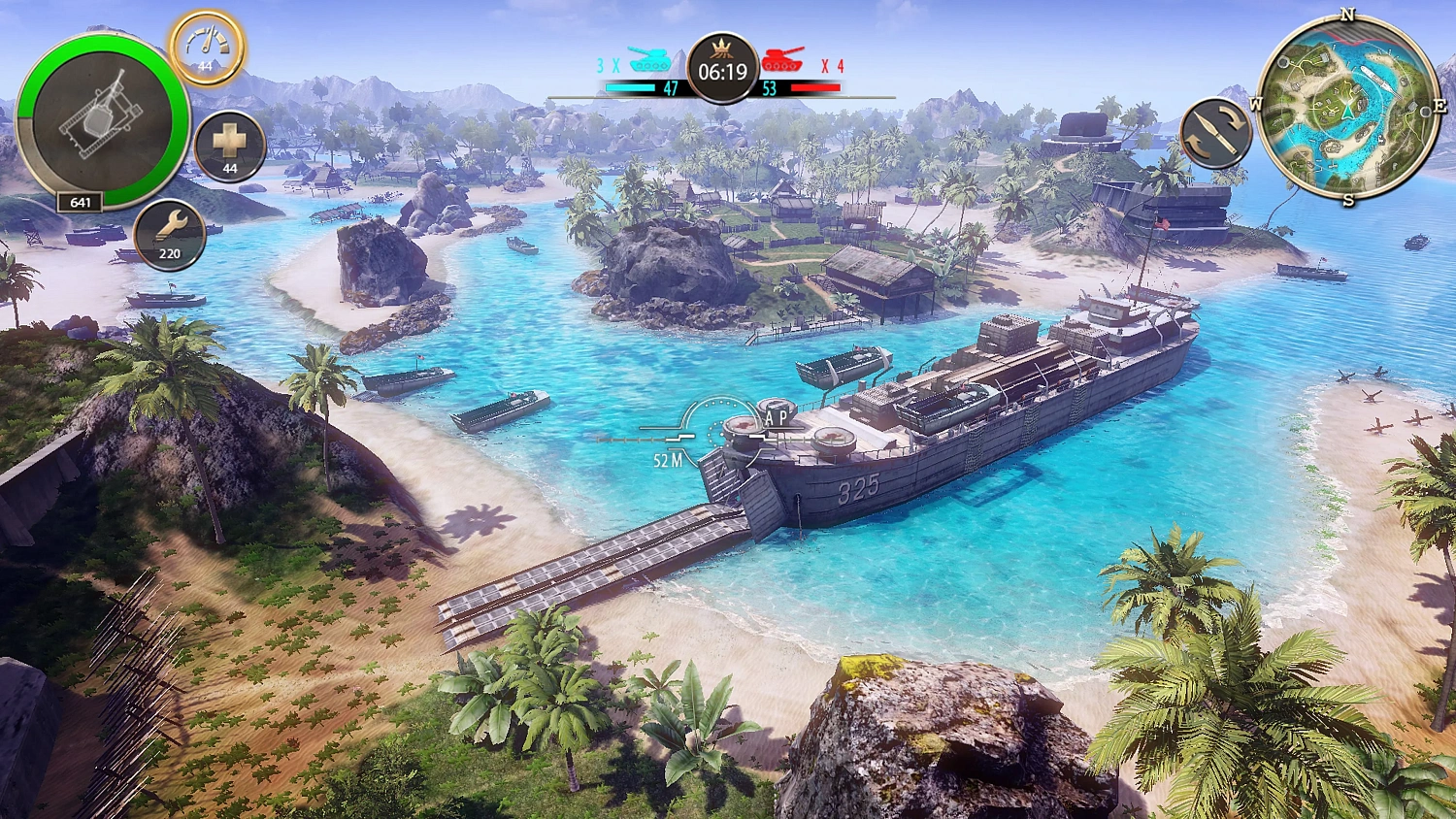The height and width of the screenshot is (819, 1456).
Task: Use the medkit cross ability
Action: tap(230, 147)
